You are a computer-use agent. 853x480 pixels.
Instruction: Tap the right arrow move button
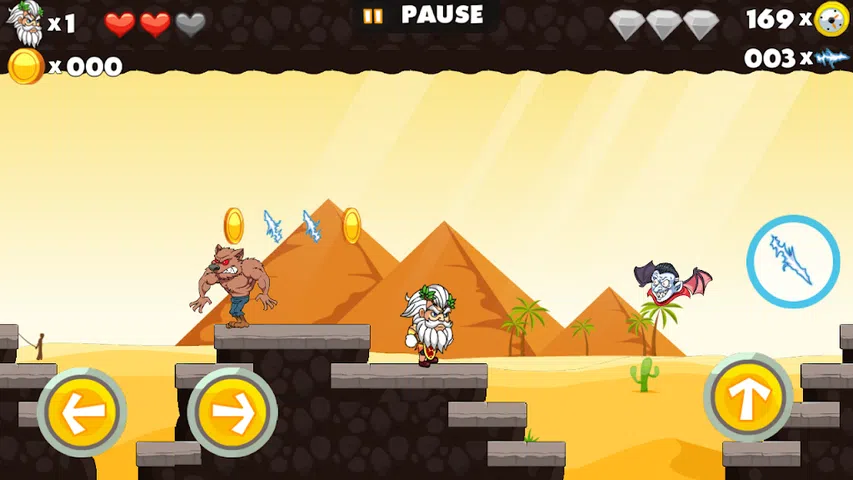pos(232,411)
